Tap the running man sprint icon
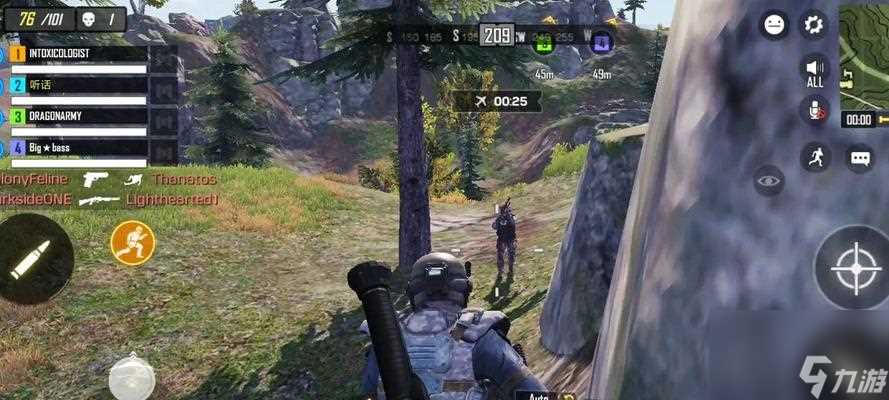 [815, 156]
